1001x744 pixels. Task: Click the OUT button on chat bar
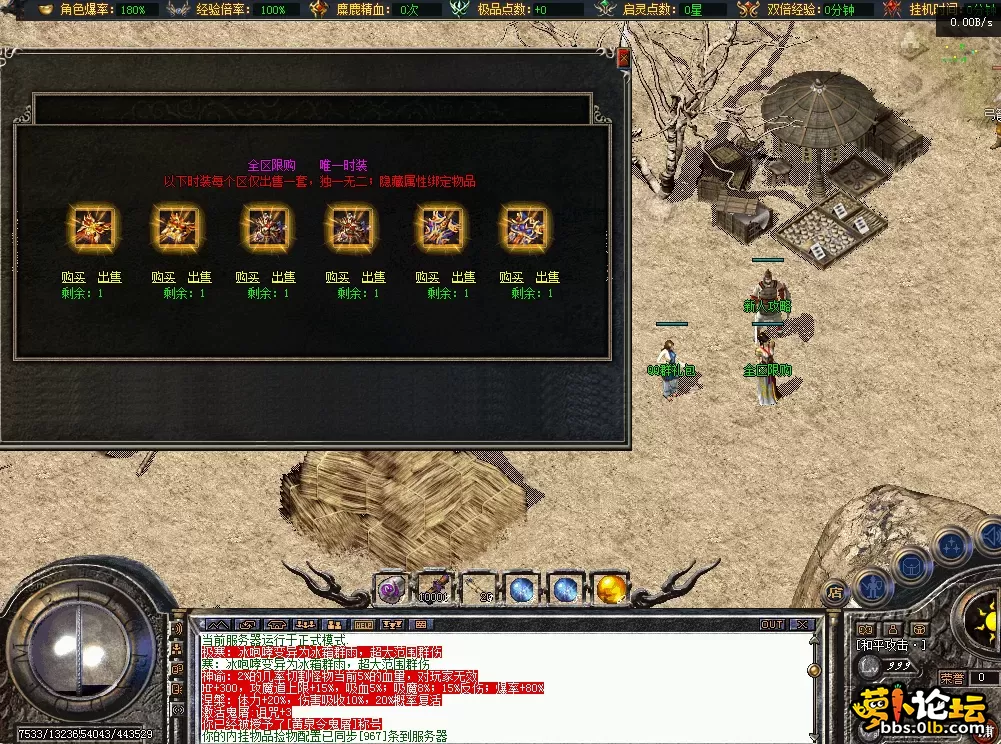click(x=772, y=625)
